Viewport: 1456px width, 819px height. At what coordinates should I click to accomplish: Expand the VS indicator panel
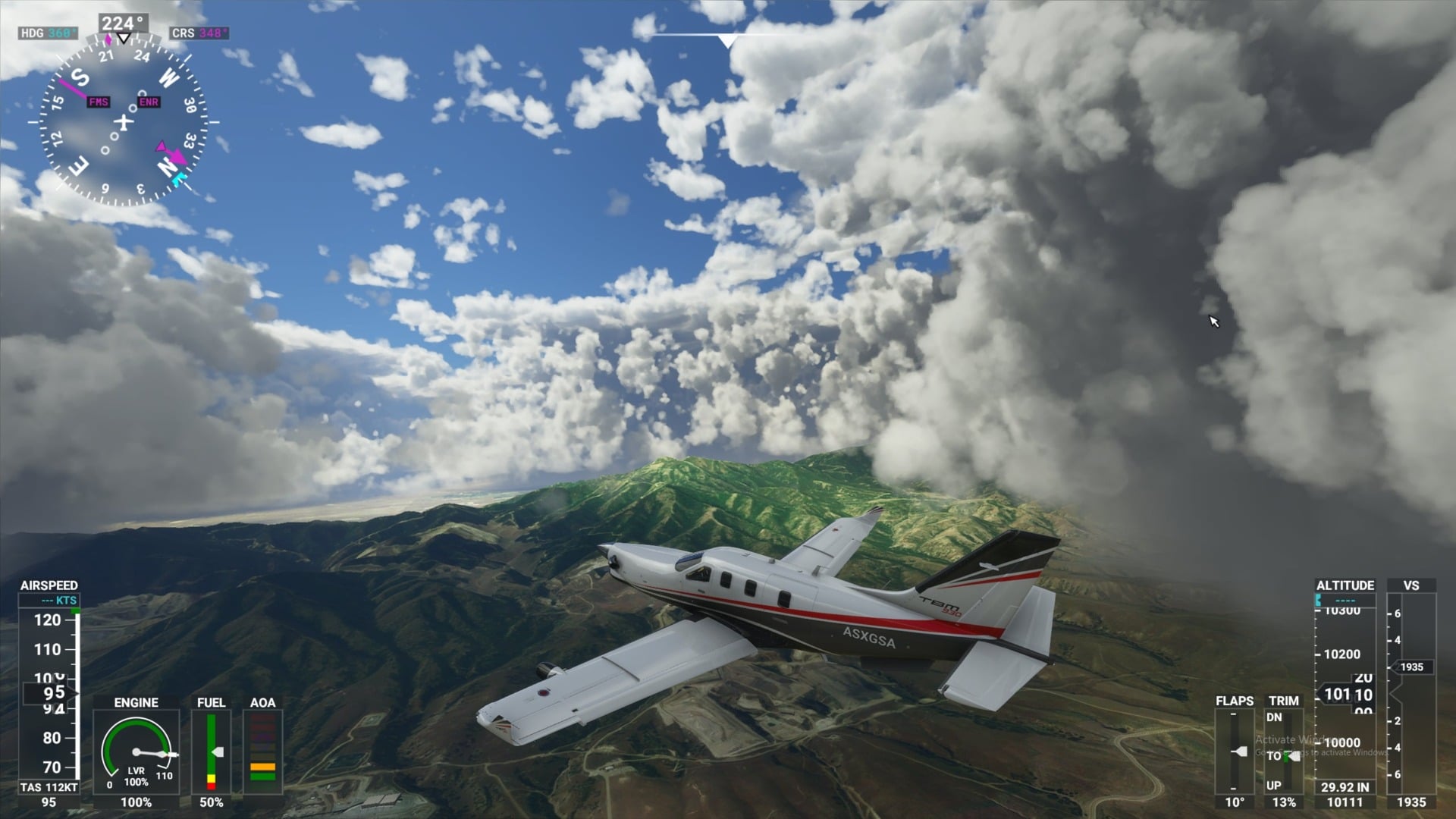tap(1412, 585)
